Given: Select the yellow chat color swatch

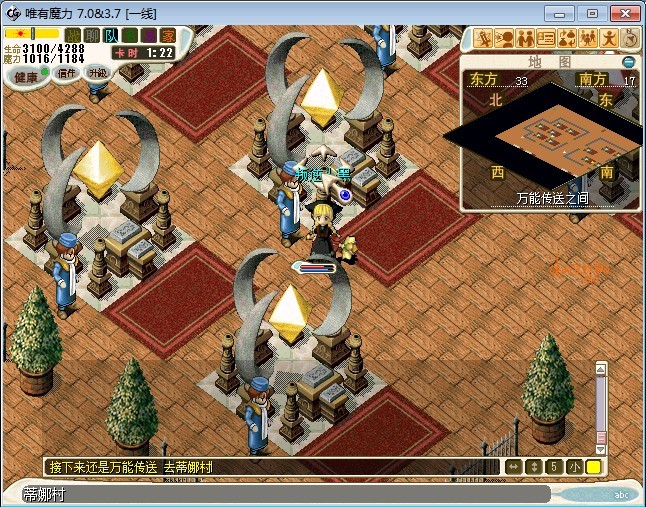Looking at the screenshot, I should point(593,467).
